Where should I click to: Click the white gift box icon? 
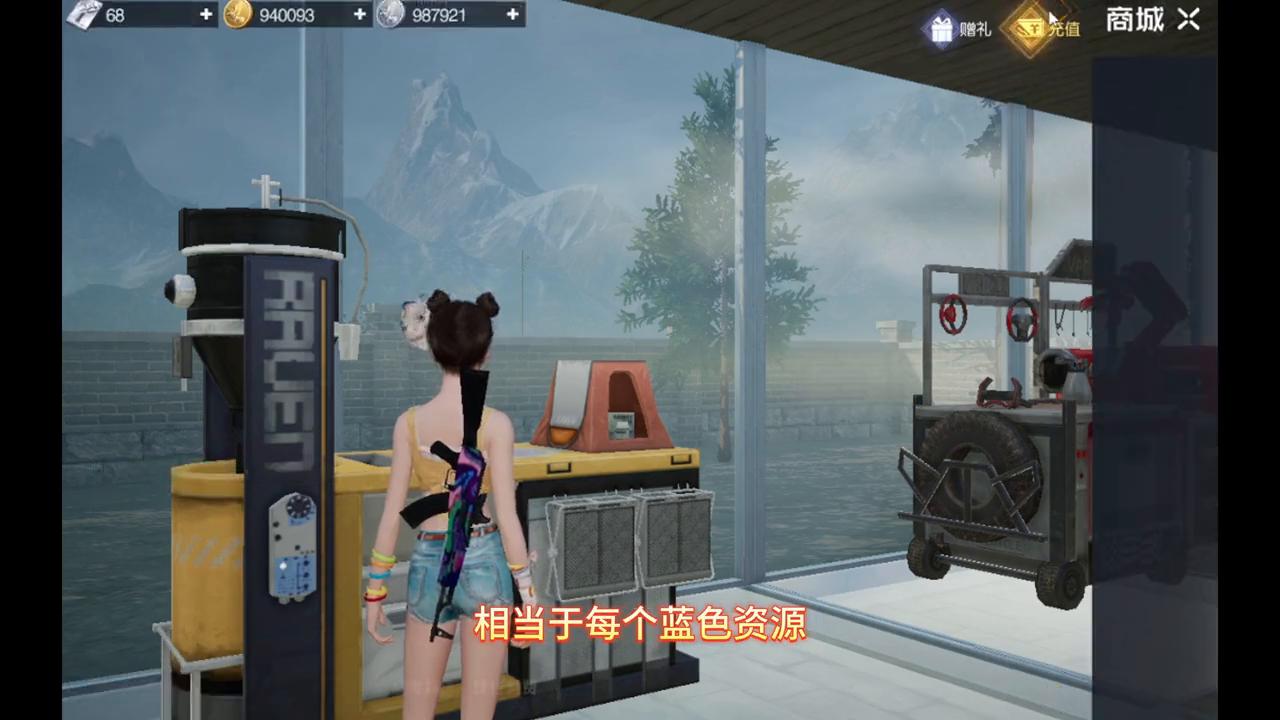[940, 28]
